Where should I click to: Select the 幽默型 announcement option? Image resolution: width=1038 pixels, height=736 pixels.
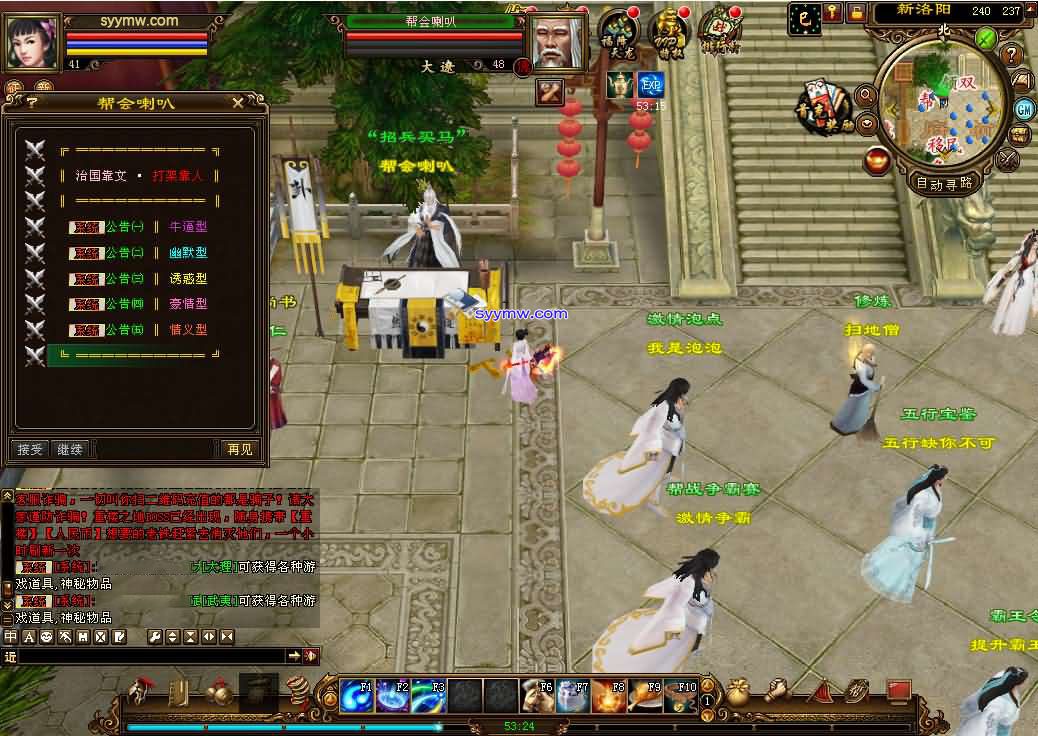[x=187, y=253]
